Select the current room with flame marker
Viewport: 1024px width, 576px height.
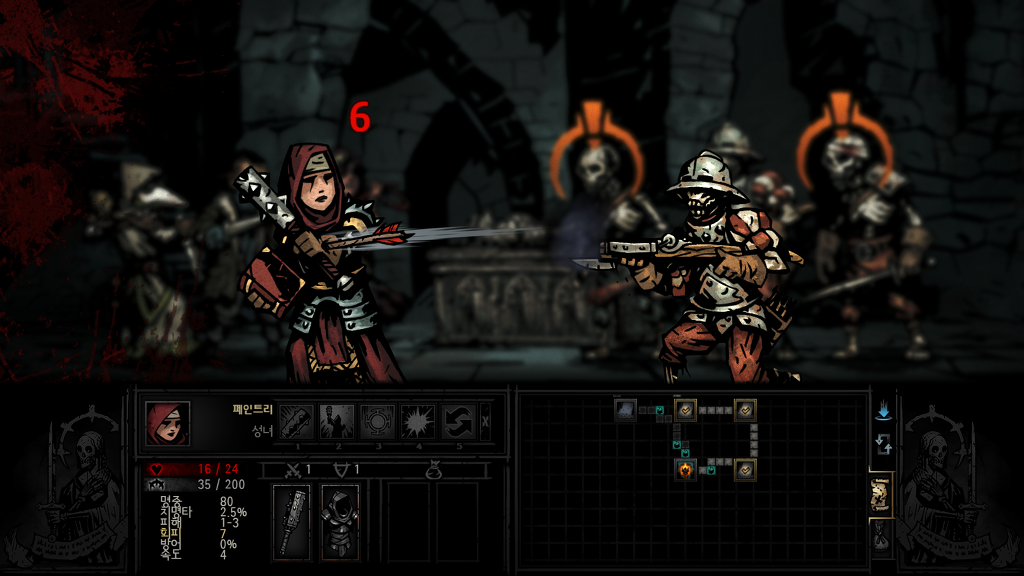[685, 469]
